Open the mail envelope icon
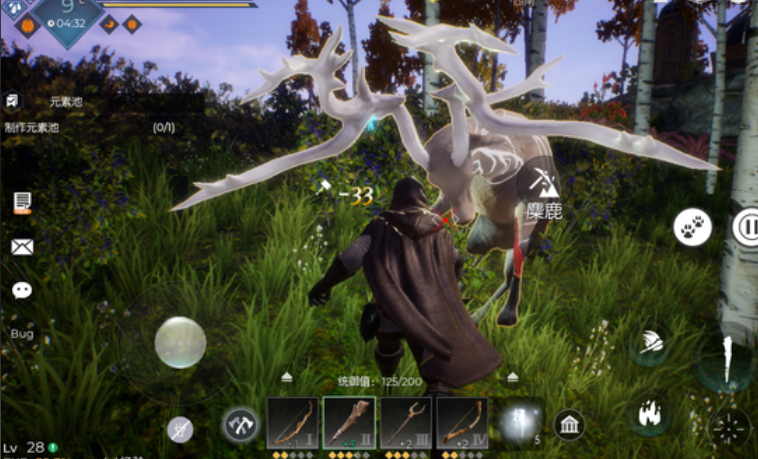 pos(22,247)
